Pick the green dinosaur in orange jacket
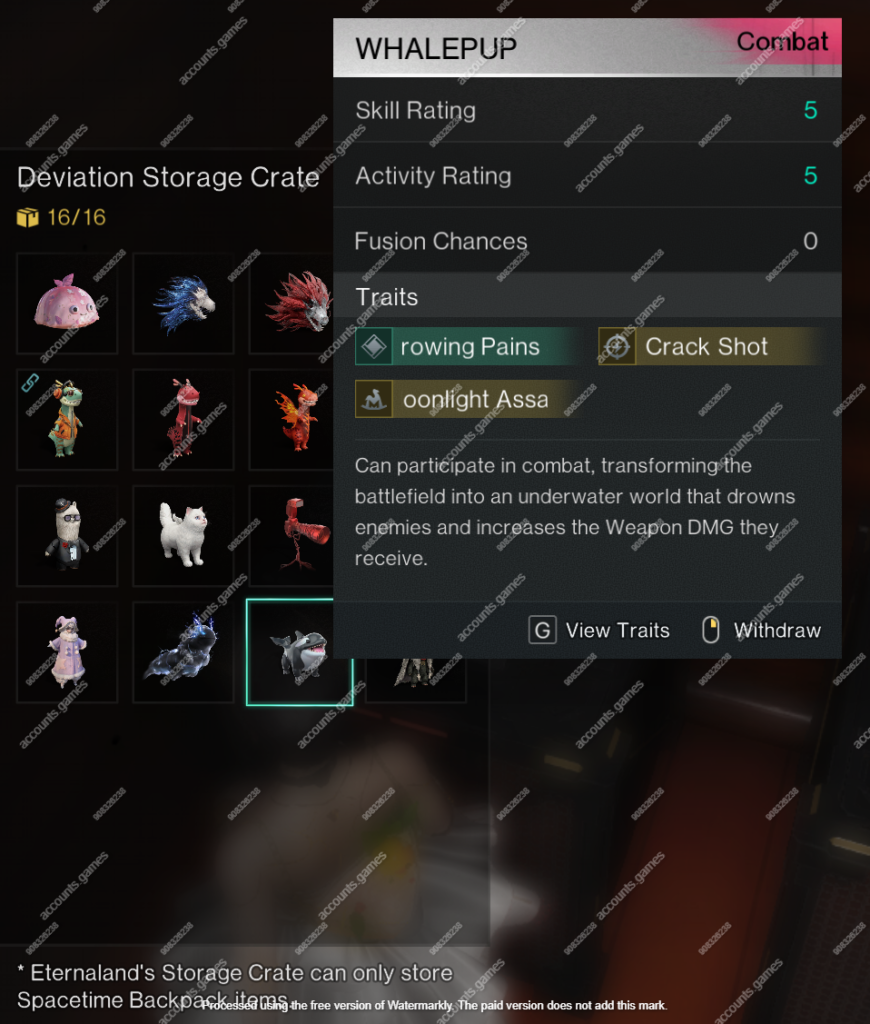The image size is (870, 1024). click(x=67, y=419)
